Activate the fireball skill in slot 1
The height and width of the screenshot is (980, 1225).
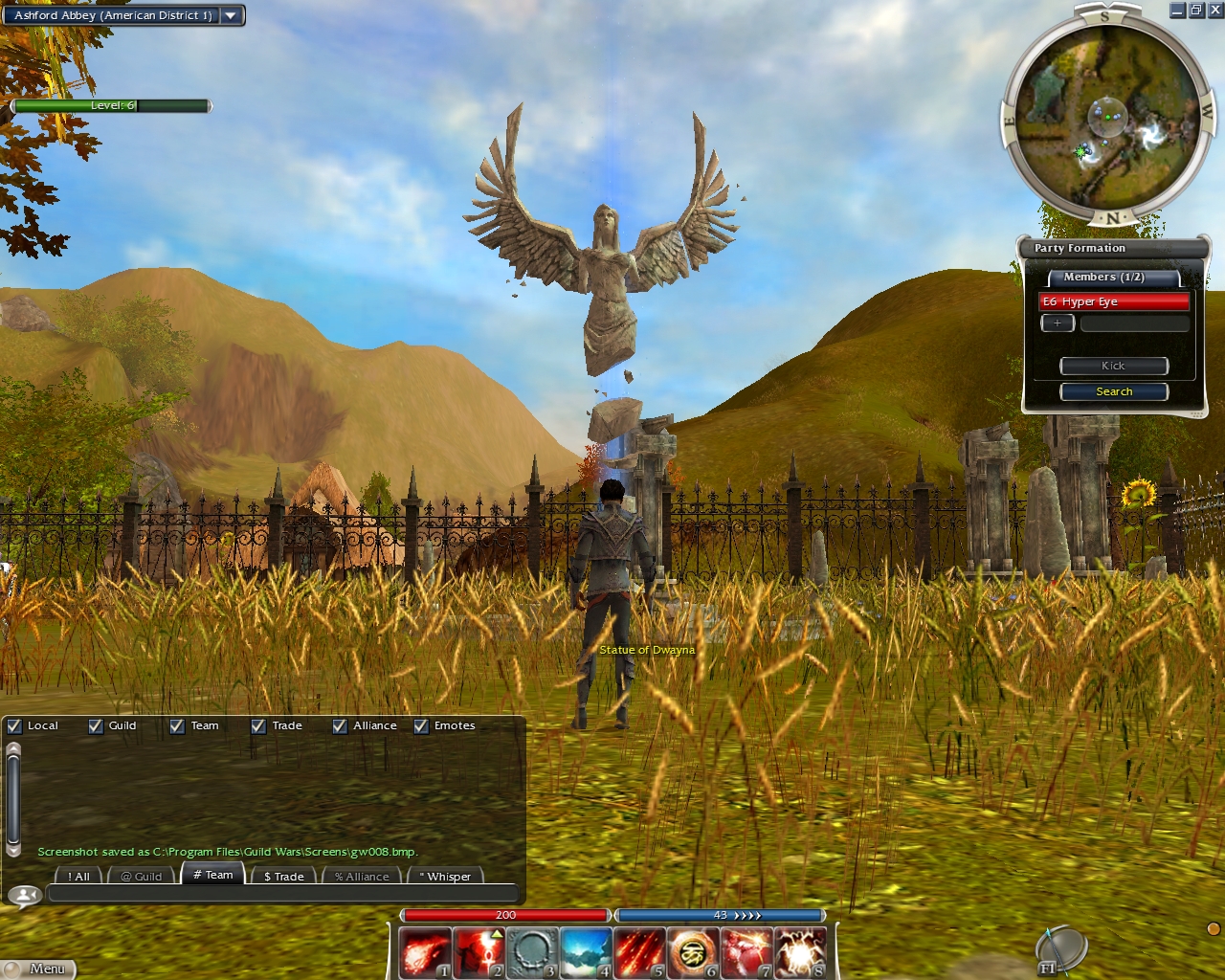[424, 953]
